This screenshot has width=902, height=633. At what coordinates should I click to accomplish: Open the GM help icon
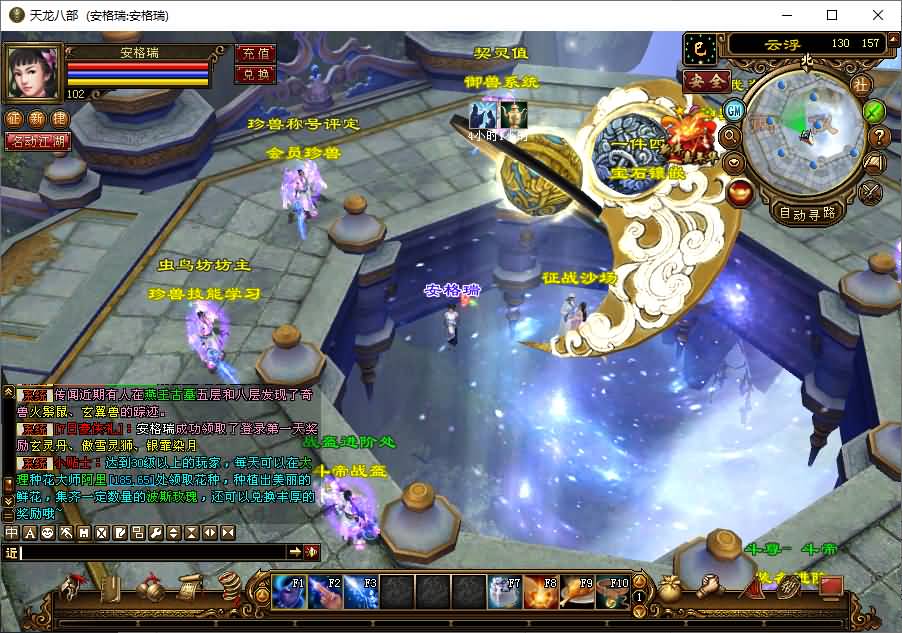pyautogui.click(x=734, y=109)
